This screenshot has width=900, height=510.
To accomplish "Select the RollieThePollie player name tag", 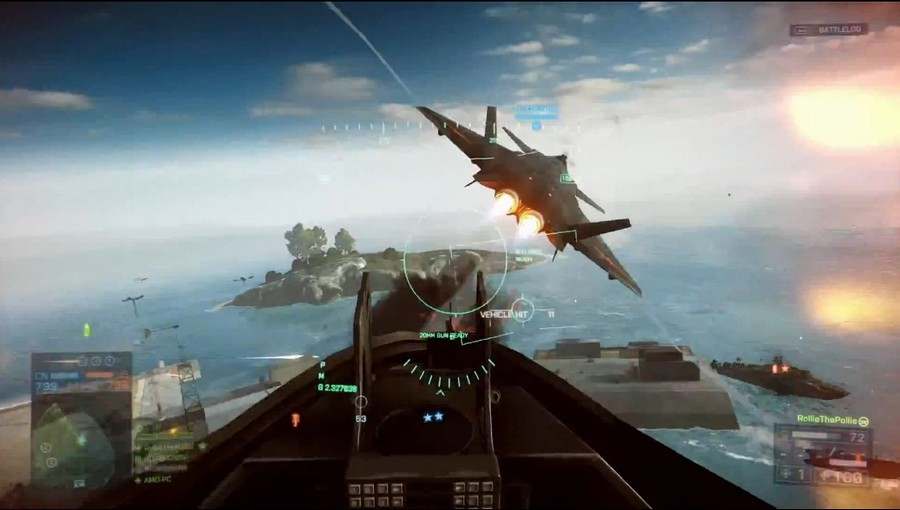I will click(826, 418).
